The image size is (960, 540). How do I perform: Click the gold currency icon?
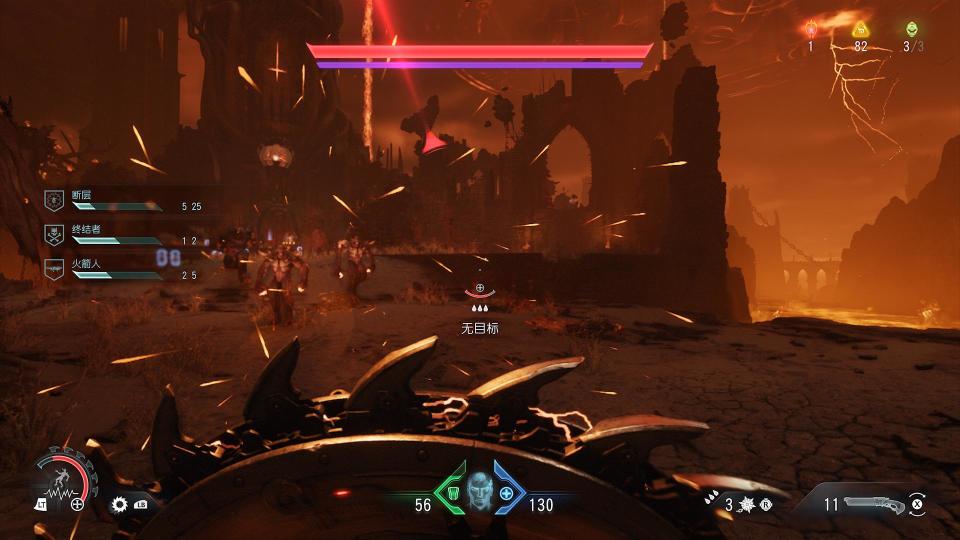tap(860, 29)
